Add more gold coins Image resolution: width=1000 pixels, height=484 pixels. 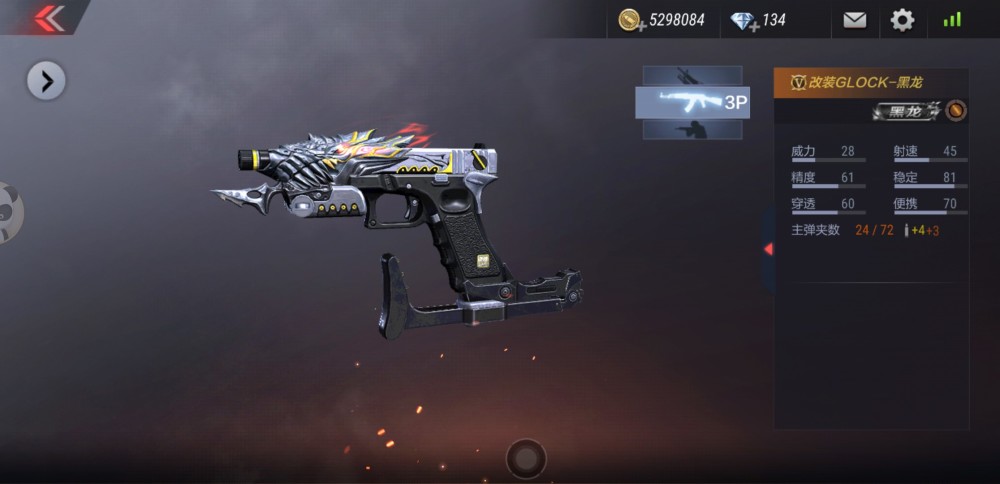(x=630, y=21)
